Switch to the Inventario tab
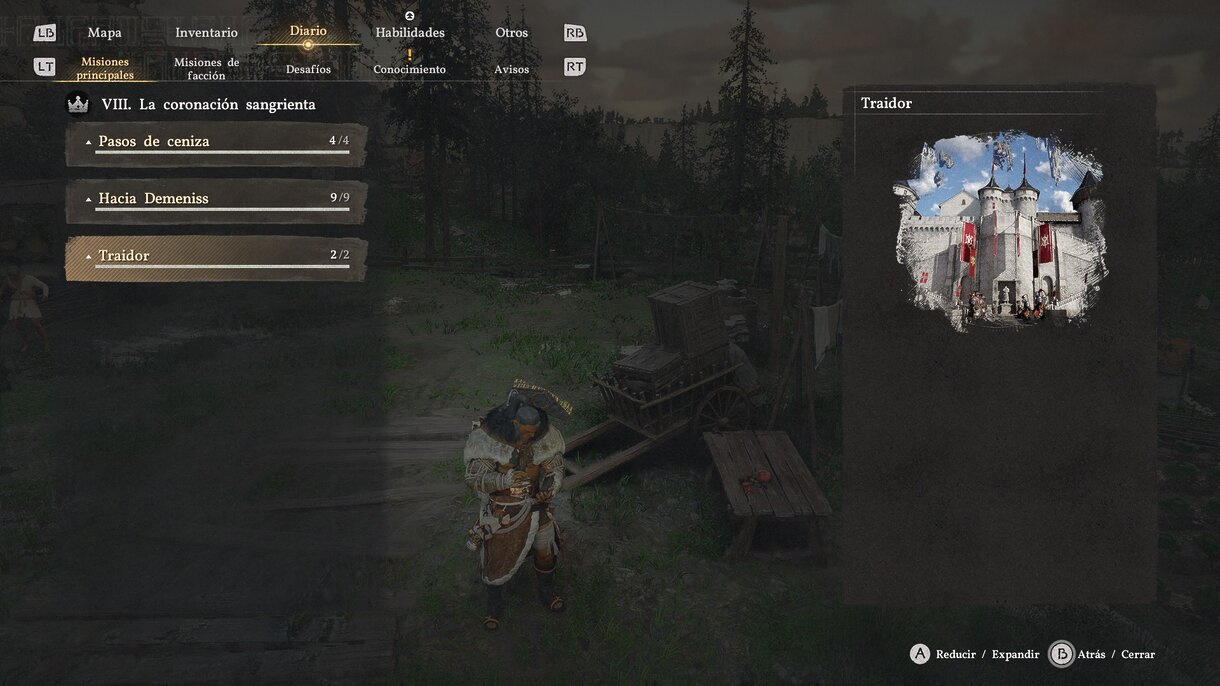The image size is (1220, 686). point(206,33)
